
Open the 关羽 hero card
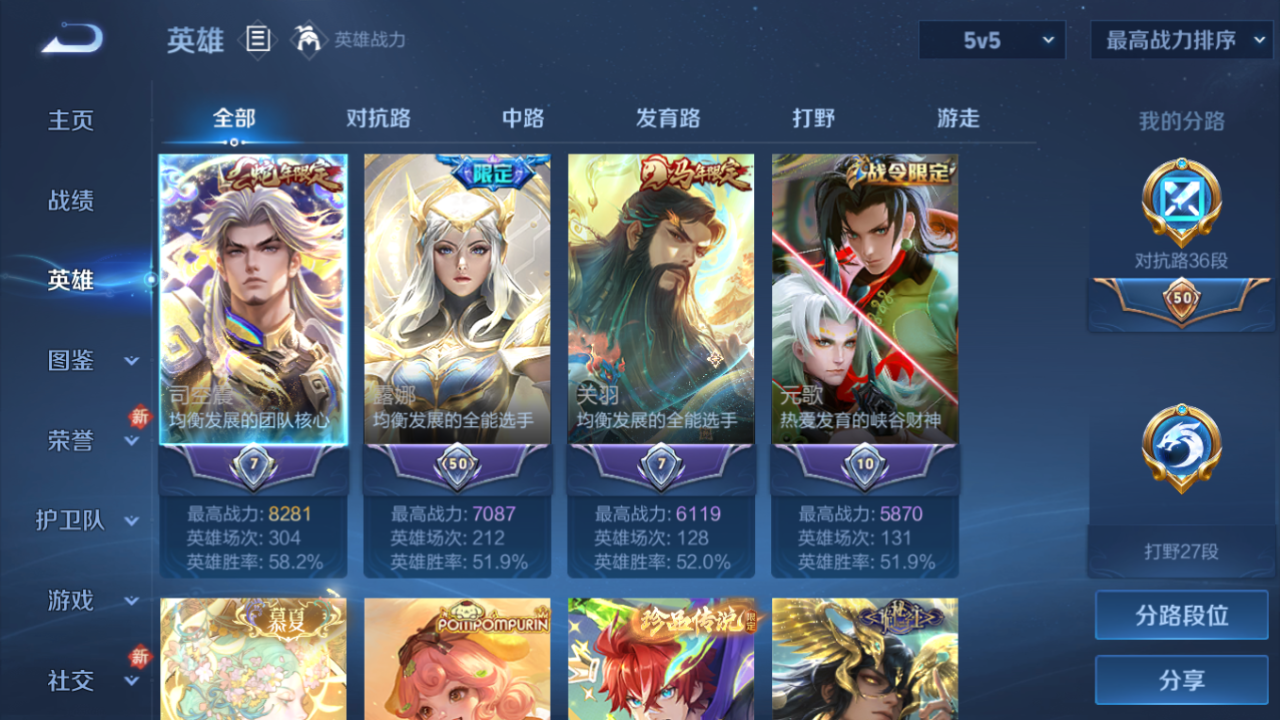pos(660,300)
